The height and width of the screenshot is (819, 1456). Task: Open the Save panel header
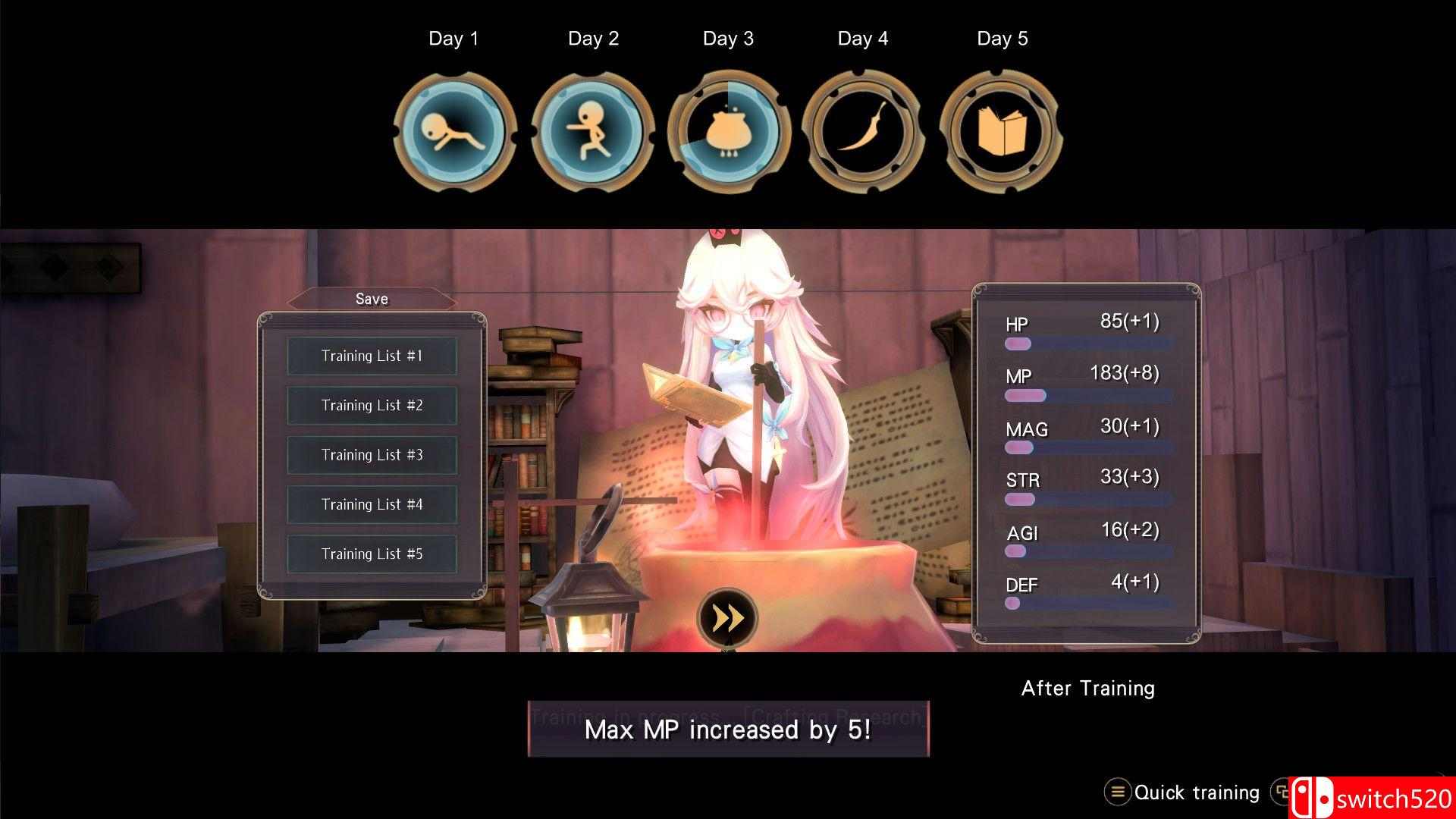point(371,299)
